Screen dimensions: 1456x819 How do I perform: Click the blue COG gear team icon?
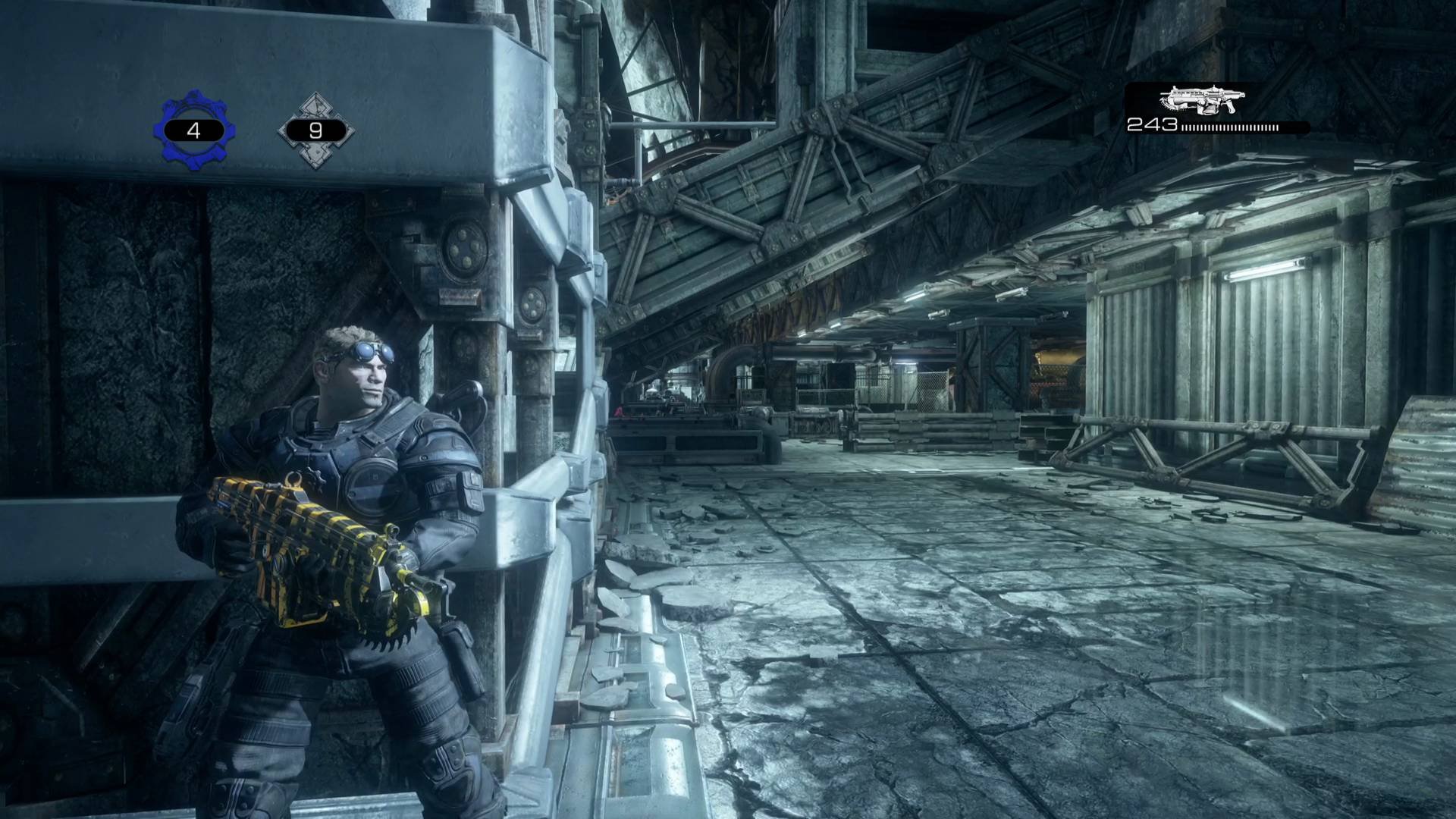point(194,130)
